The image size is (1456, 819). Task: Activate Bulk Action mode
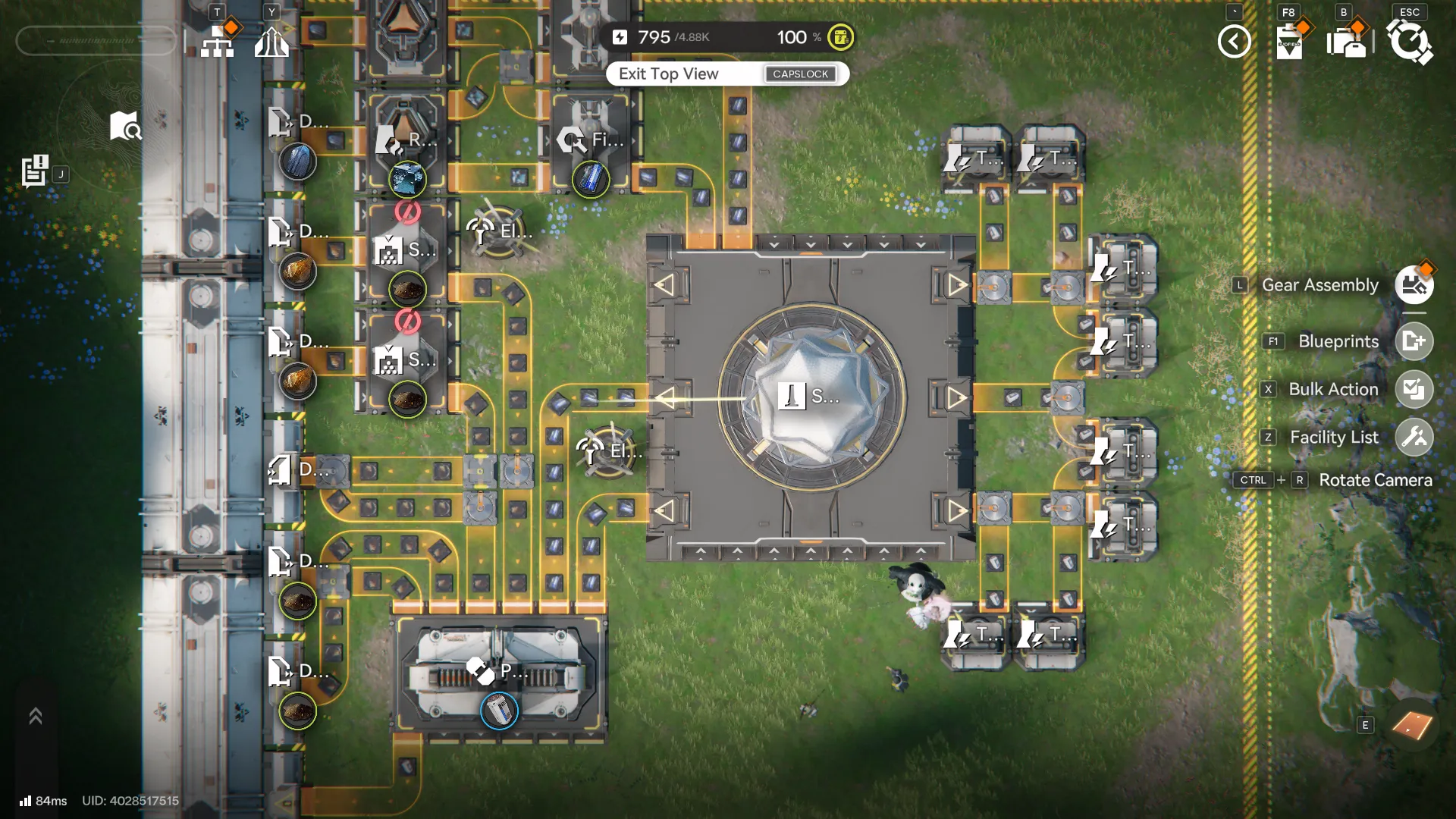(x=1414, y=389)
